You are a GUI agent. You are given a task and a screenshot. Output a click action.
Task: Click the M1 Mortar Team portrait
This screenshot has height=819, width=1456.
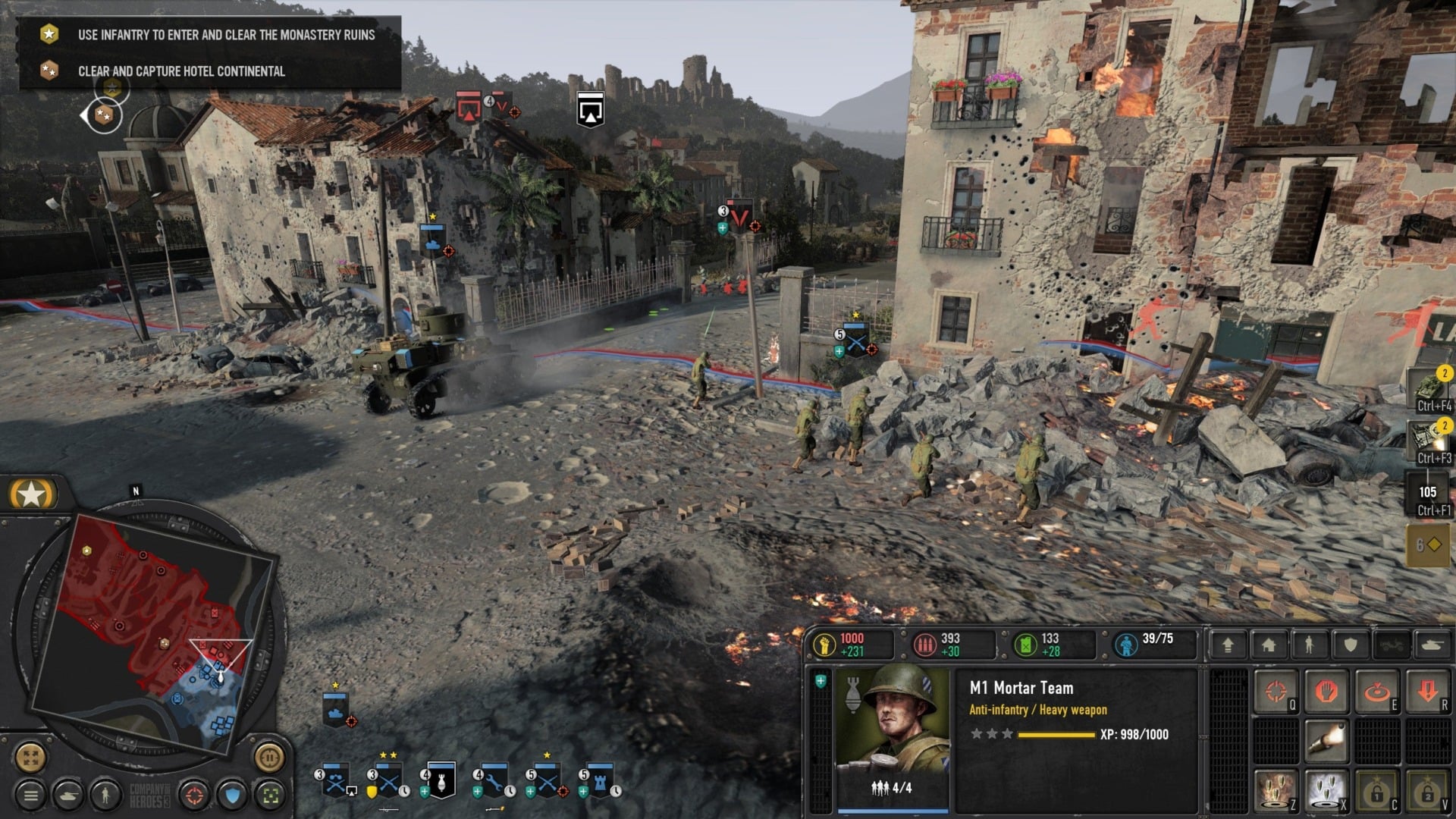click(892, 728)
